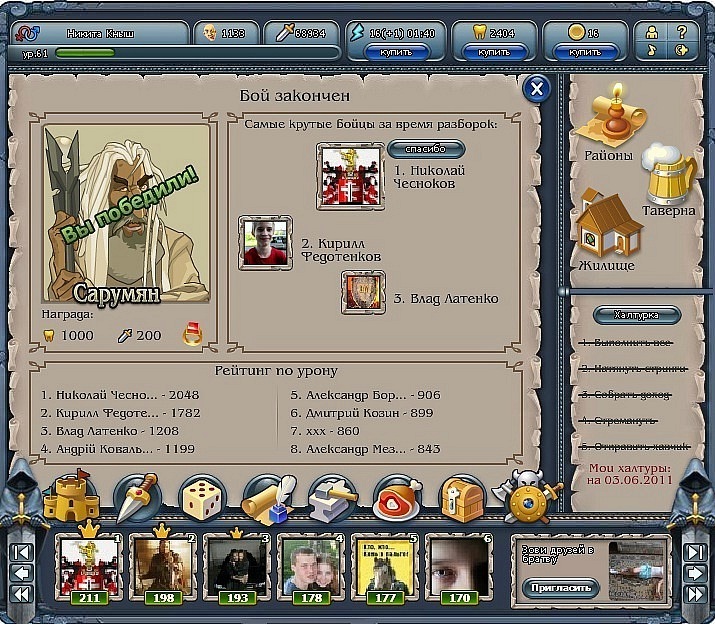Screen dimensions: 715x624
Task: Enter the Таверна beer mug icon
Action: 668,180
